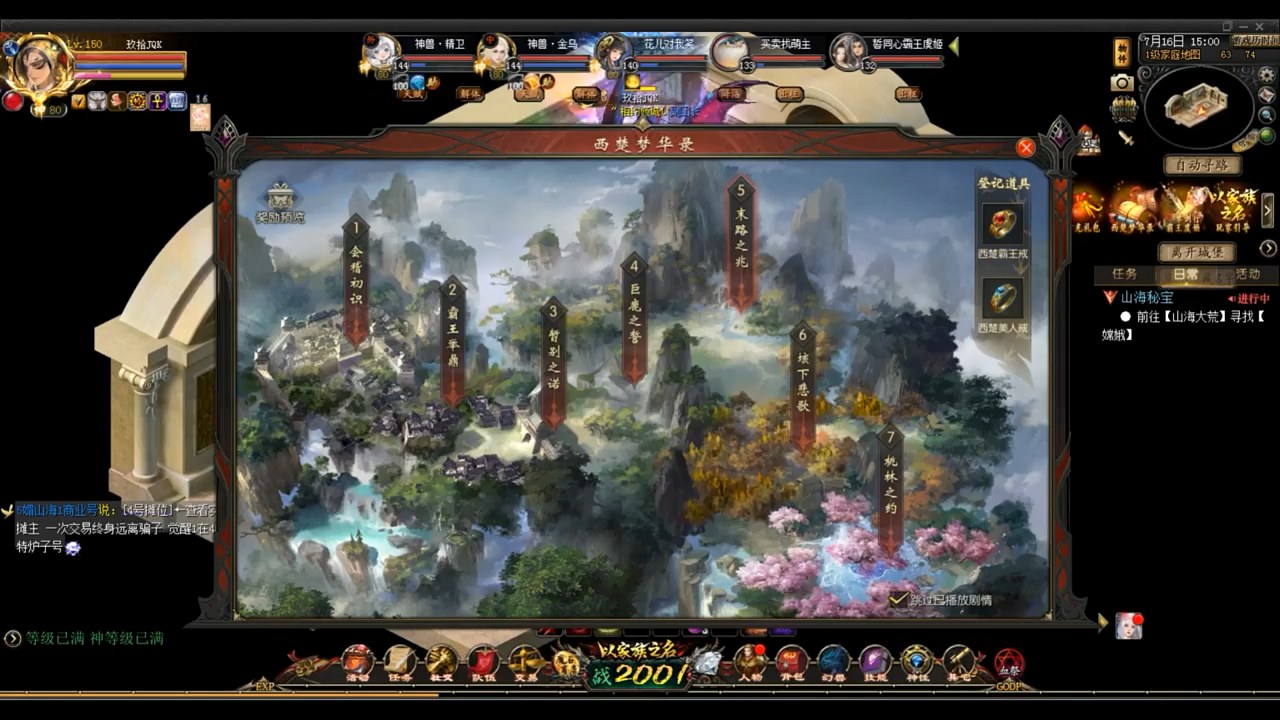Click the 自动寻路 auto-path button
Image resolution: width=1280 pixels, height=720 pixels.
click(x=1202, y=165)
